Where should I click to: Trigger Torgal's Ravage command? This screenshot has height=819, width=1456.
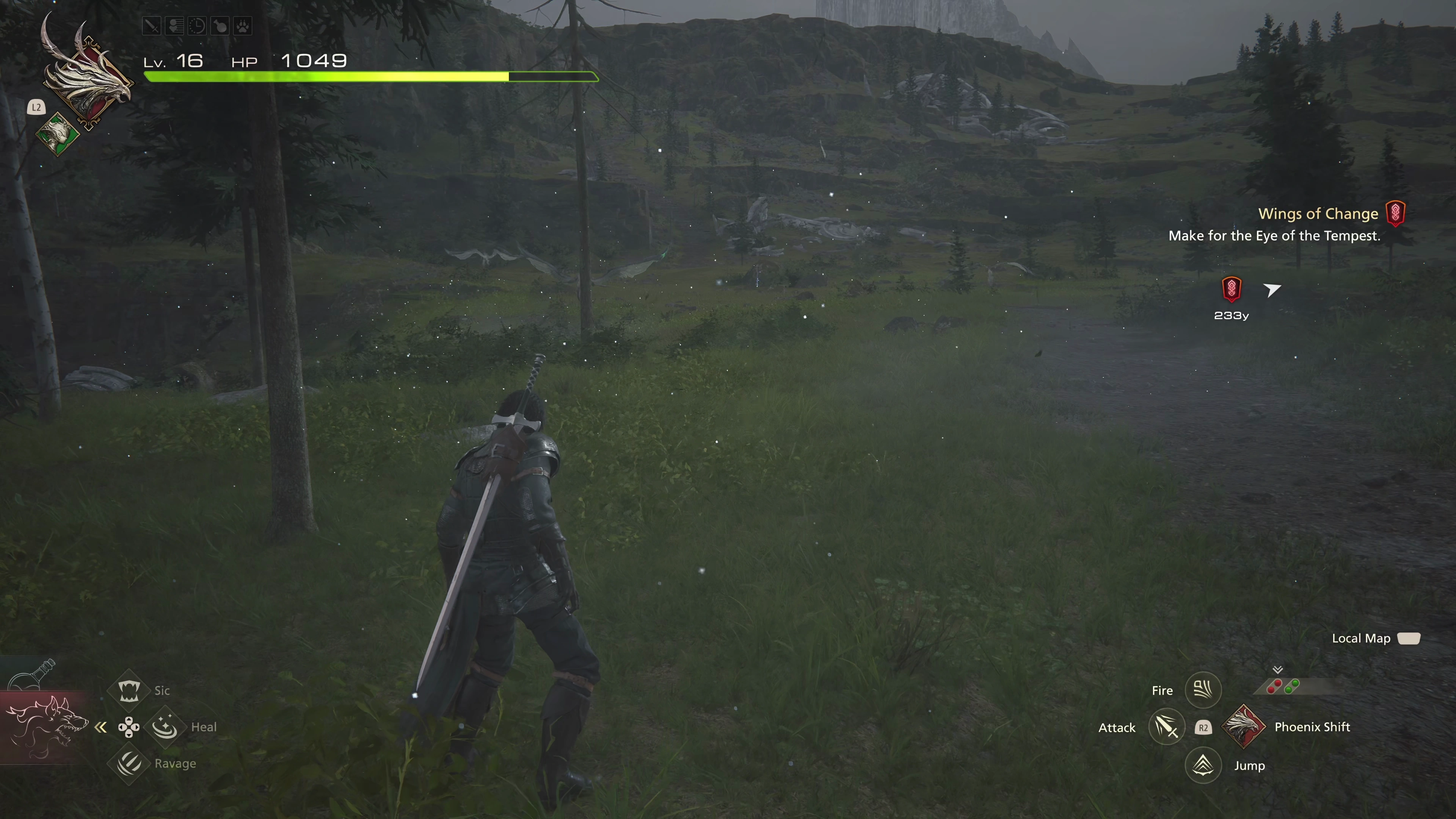129,763
